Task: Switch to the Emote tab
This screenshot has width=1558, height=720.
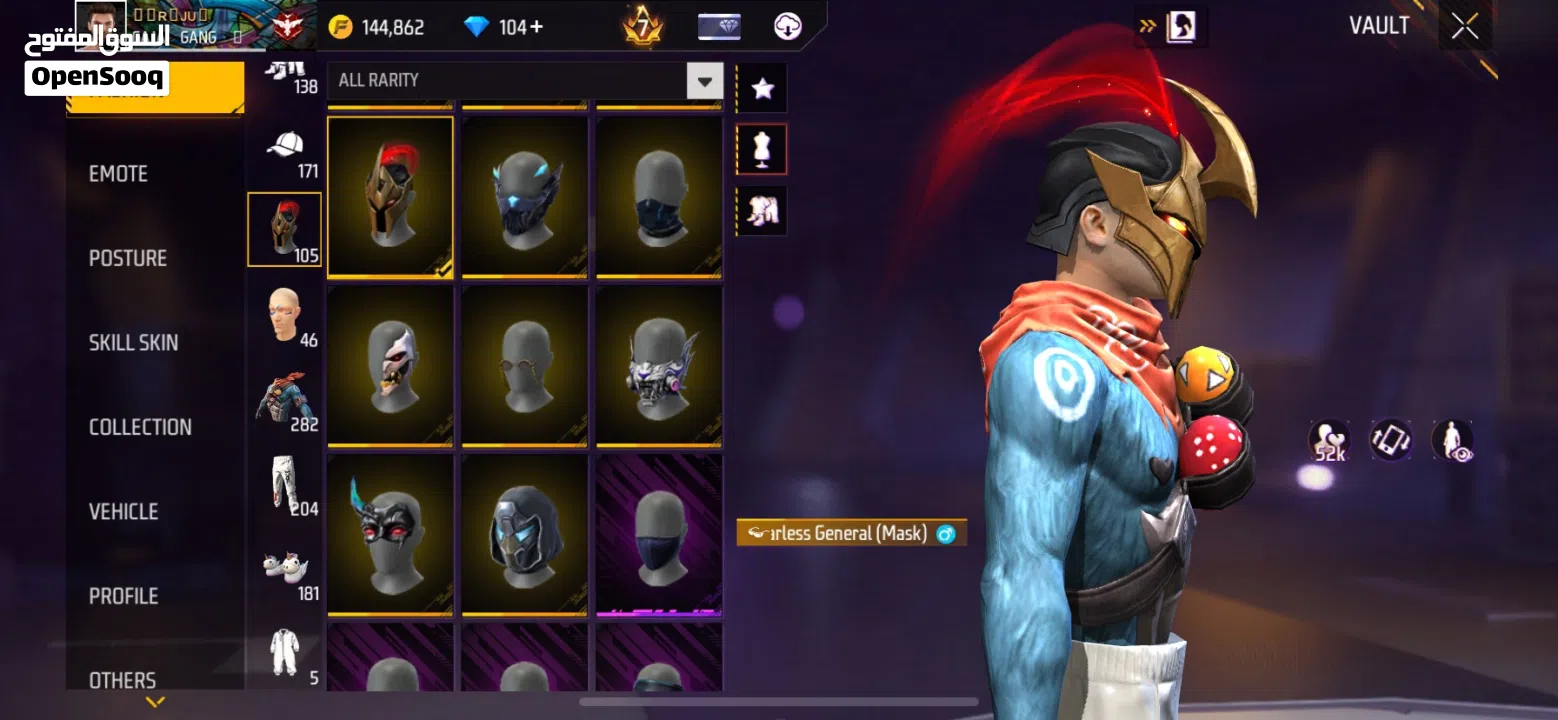Action: pyautogui.click(x=118, y=174)
